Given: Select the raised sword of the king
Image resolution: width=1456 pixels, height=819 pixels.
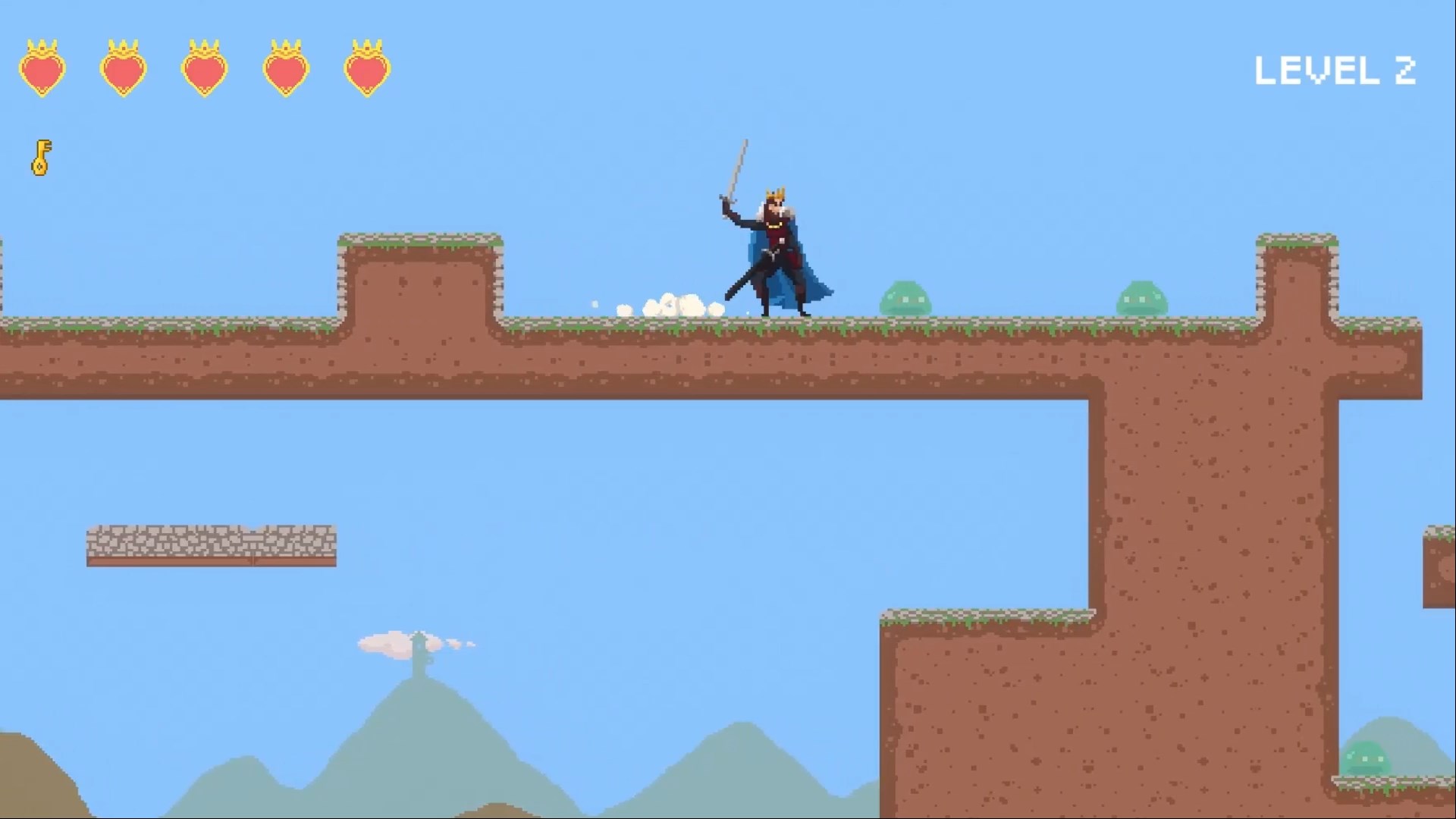Looking at the screenshot, I should [x=737, y=167].
